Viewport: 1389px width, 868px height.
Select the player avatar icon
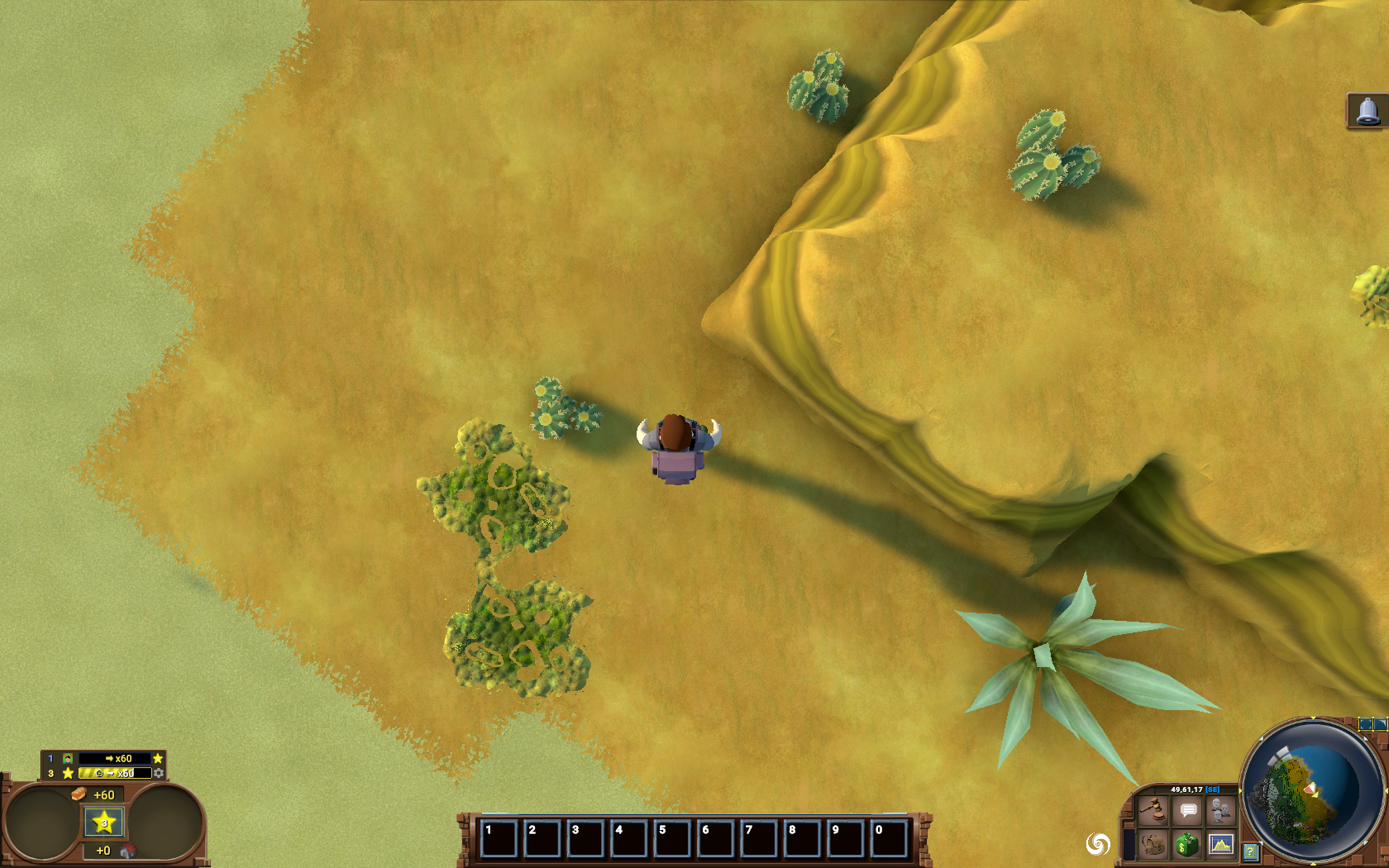pyautogui.click(x=68, y=758)
